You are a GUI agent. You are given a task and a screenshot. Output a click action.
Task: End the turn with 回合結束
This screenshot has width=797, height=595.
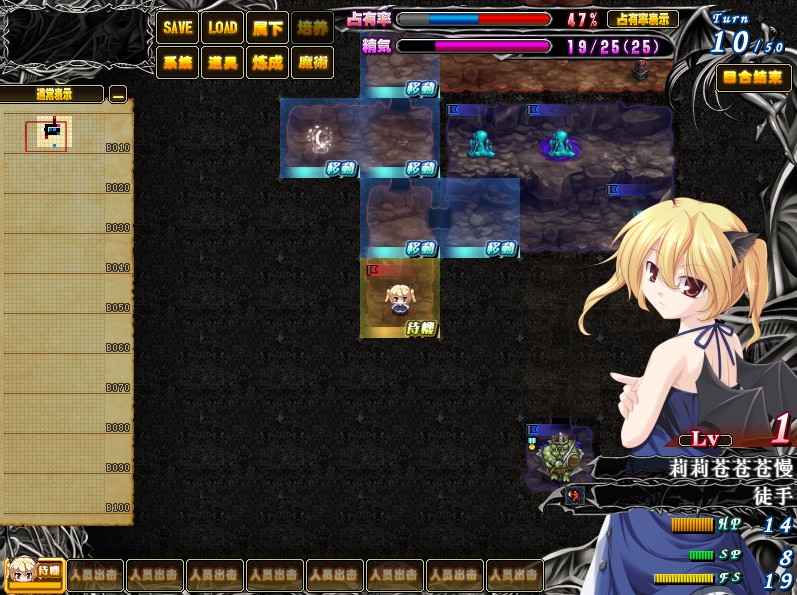point(753,78)
